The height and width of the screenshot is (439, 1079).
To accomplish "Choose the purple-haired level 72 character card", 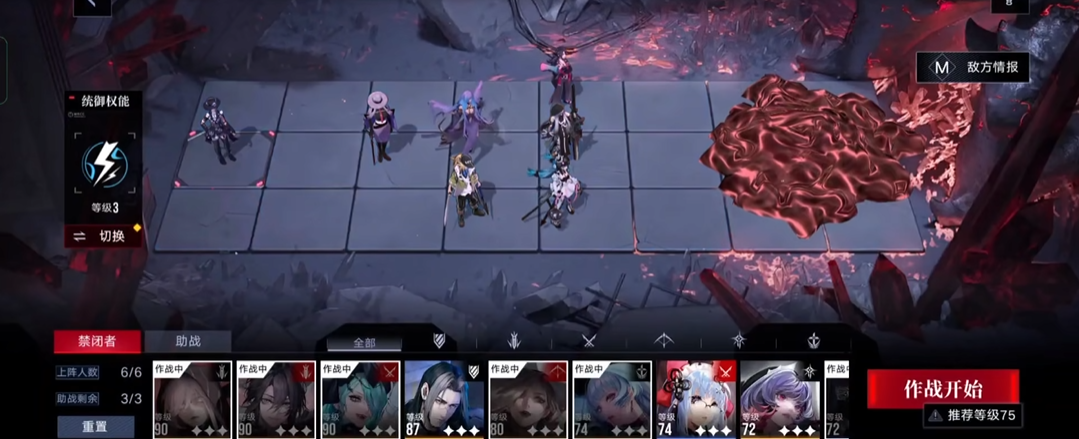I will click(x=780, y=400).
